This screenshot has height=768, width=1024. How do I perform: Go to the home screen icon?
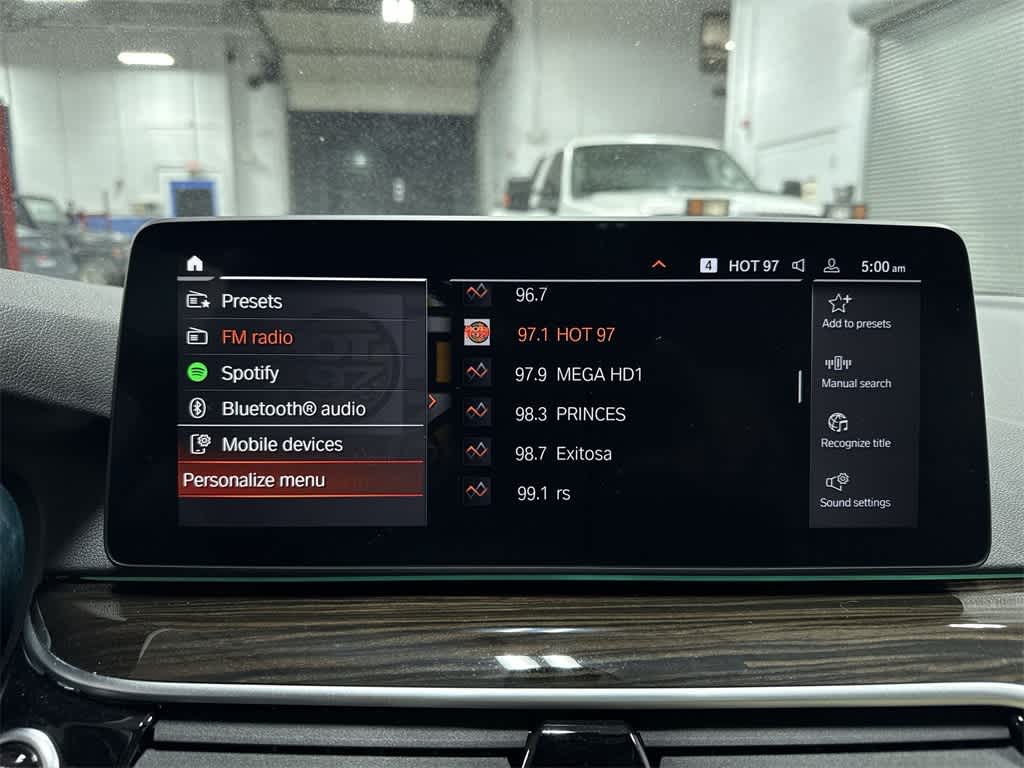pyautogui.click(x=195, y=263)
